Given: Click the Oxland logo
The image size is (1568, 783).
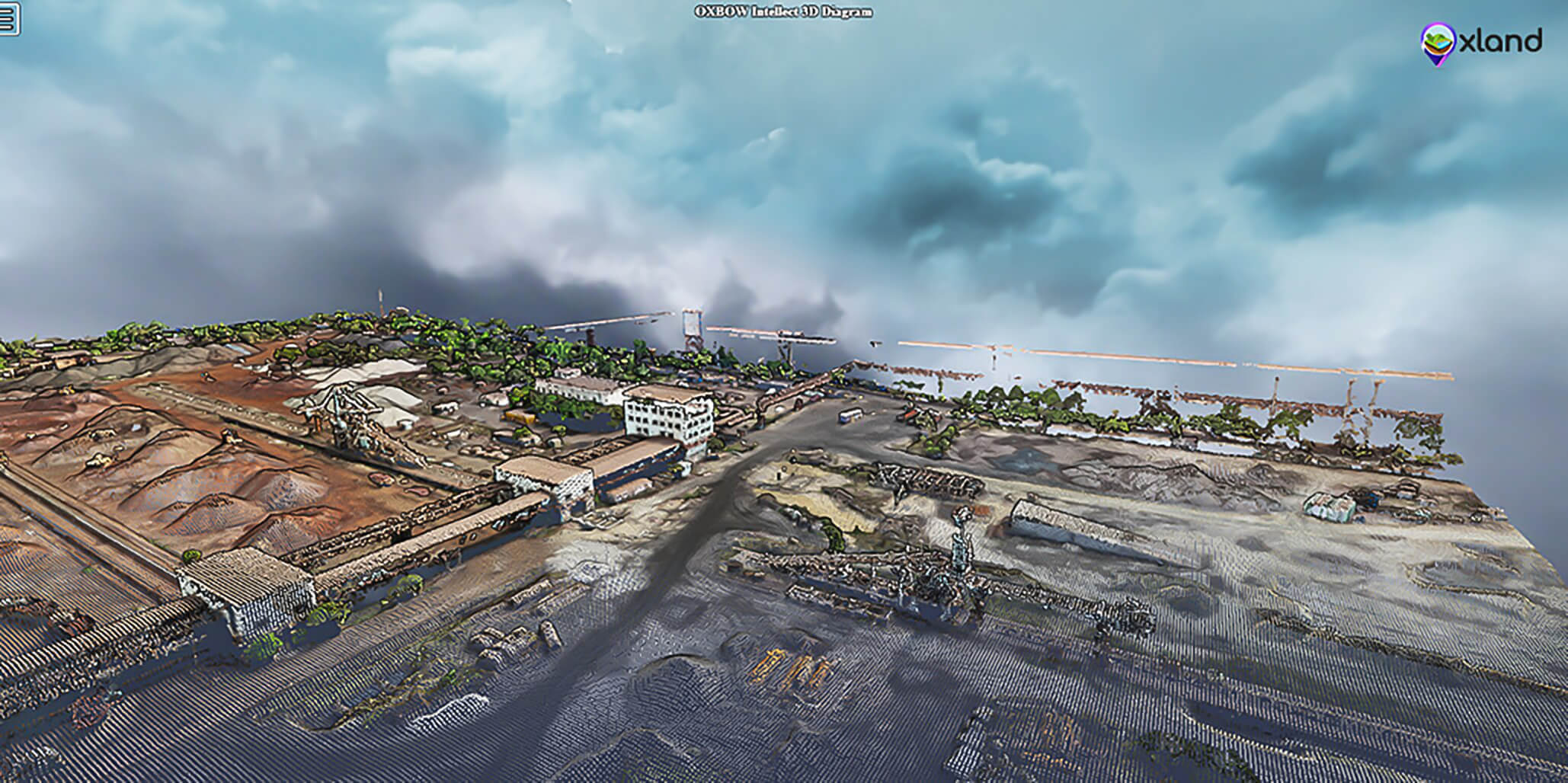Looking at the screenshot, I should click(x=1480, y=41).
